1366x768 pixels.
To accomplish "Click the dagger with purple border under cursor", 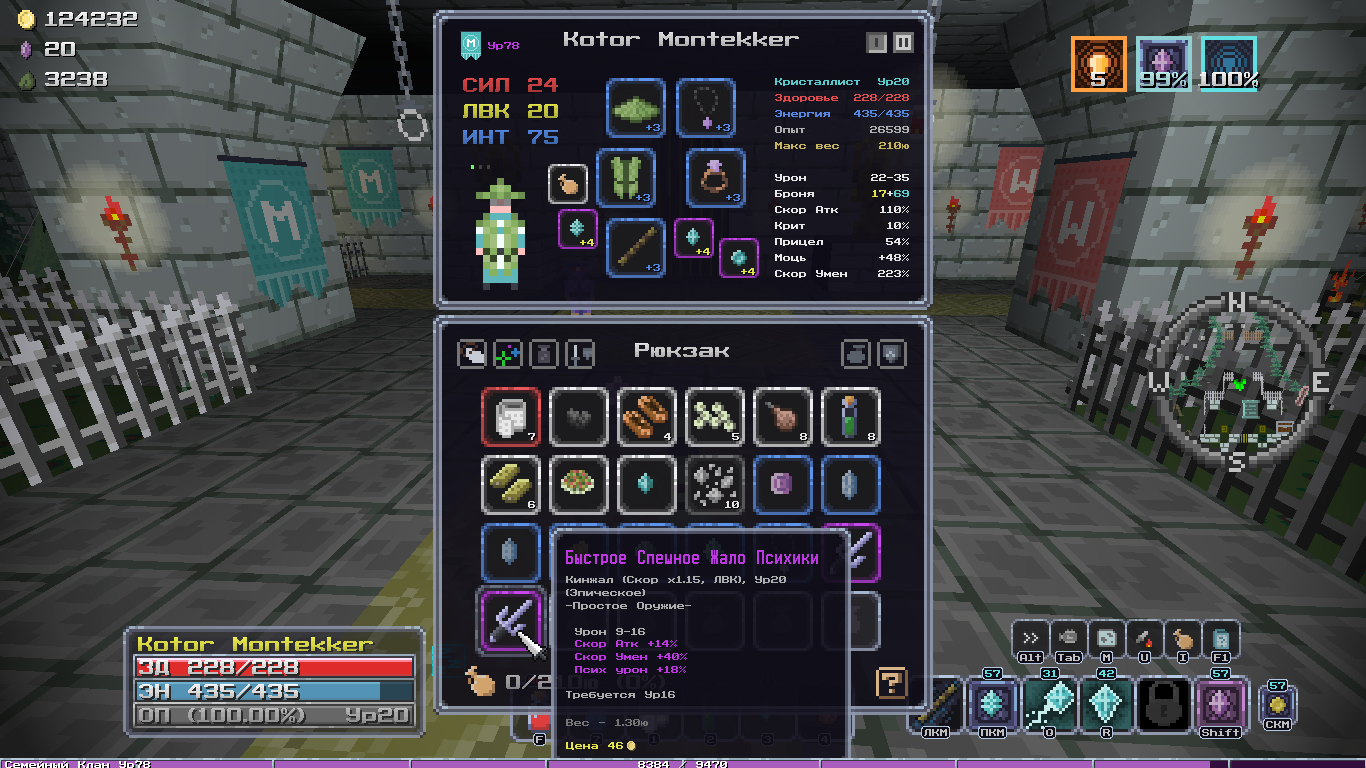I will [x=511, y=620].
